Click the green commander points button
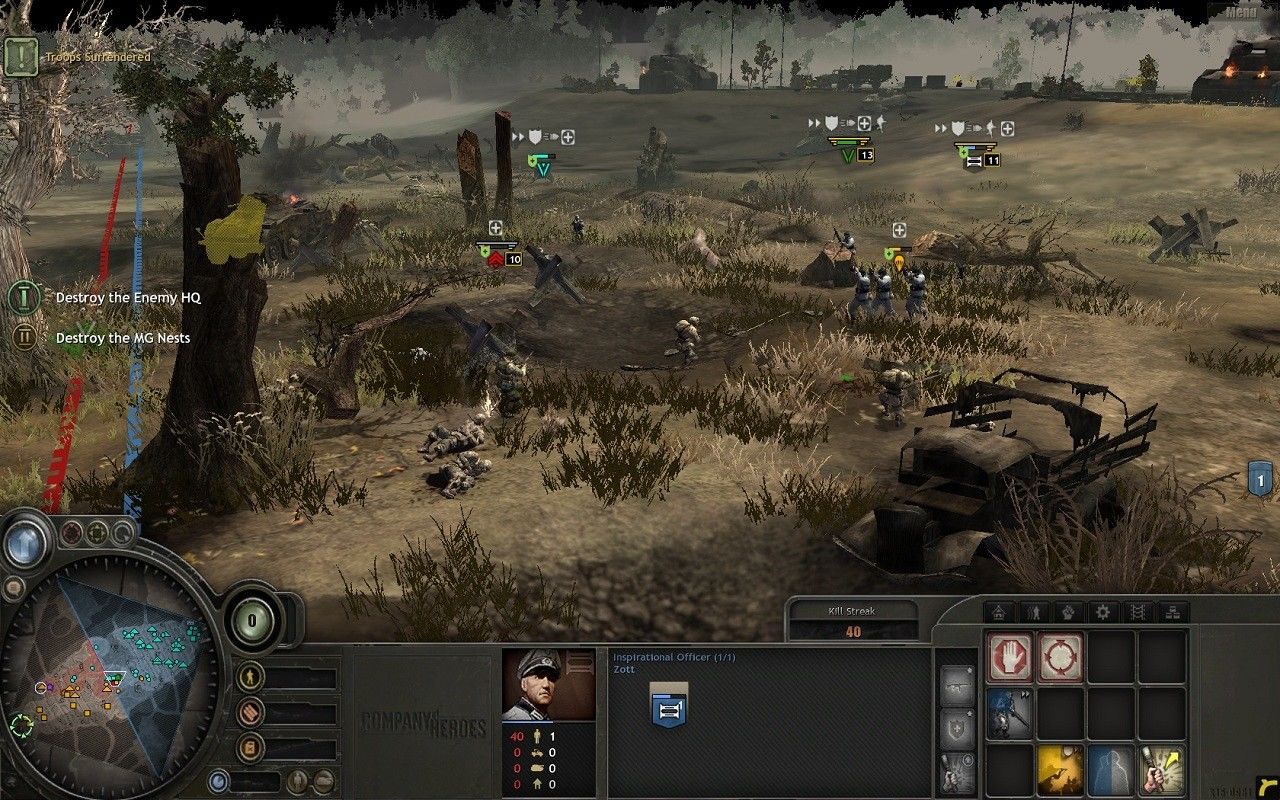This screenshot has height=800, width=1280. [x=253, y=620]
